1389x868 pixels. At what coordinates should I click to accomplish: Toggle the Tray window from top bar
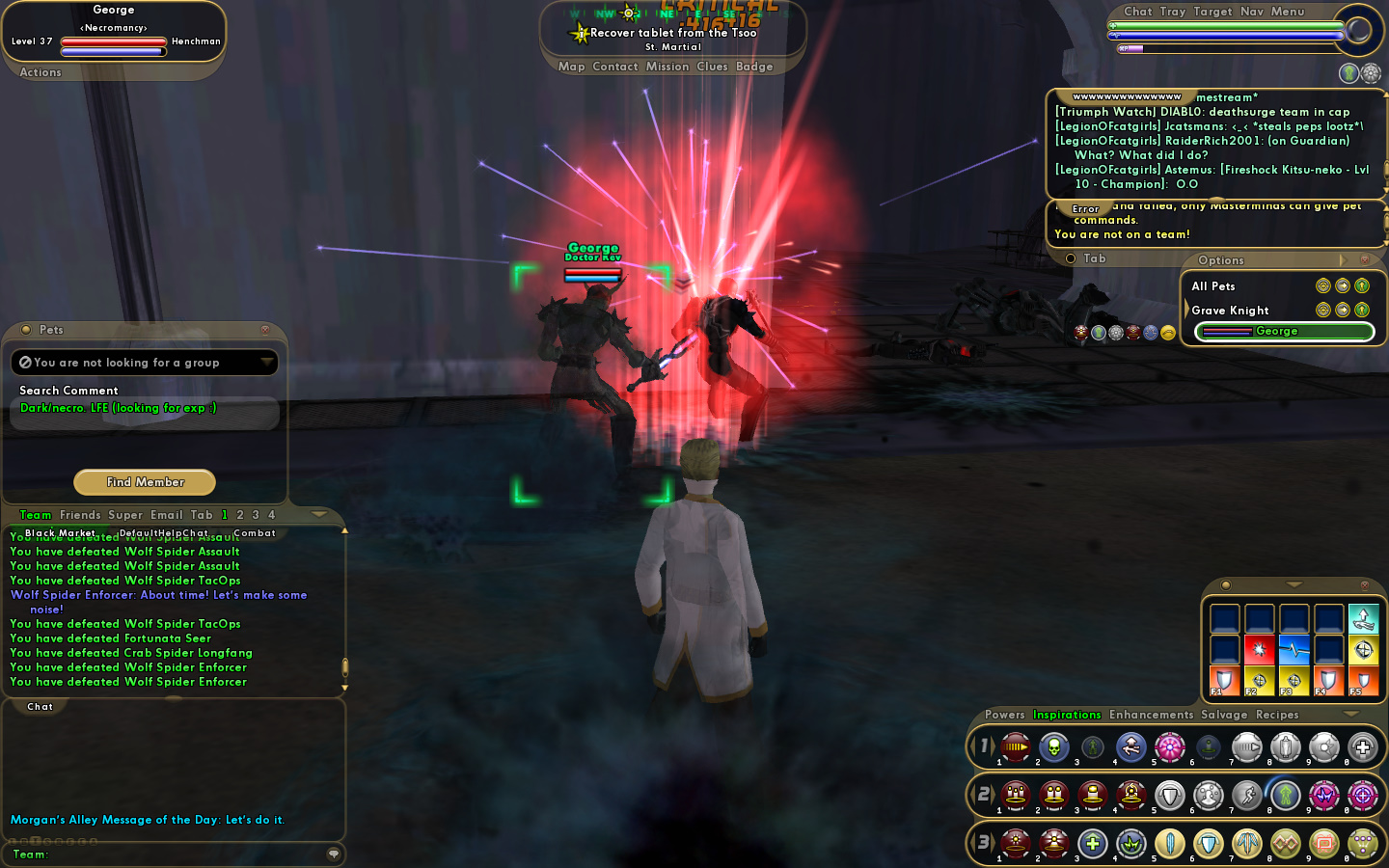pos(1173,12)
